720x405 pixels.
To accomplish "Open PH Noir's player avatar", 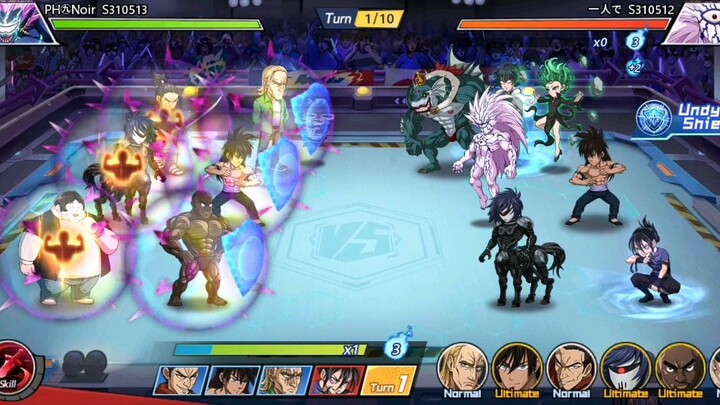I will (x=20, y=21).
